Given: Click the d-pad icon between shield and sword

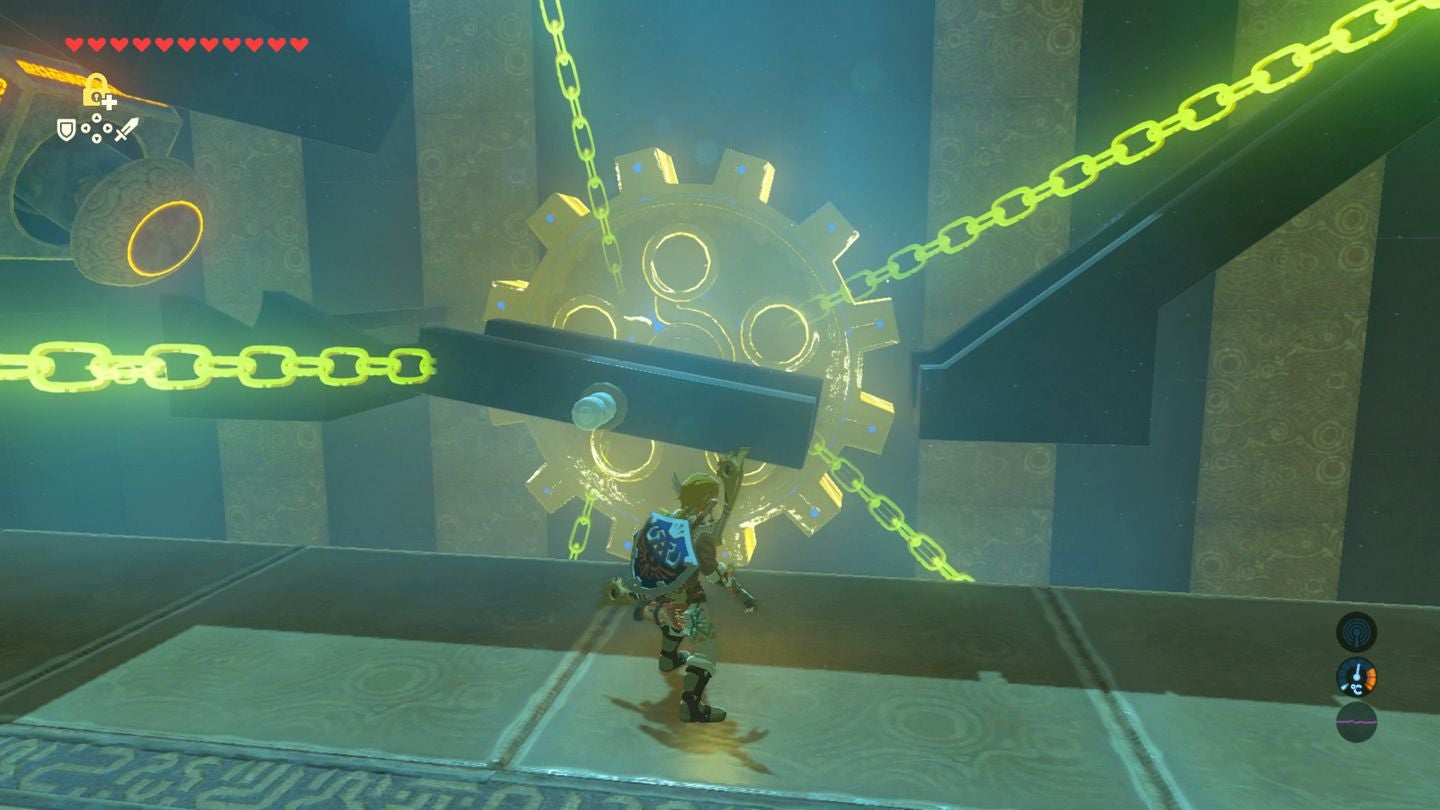Looking at the screenshot, I should 96,128.
